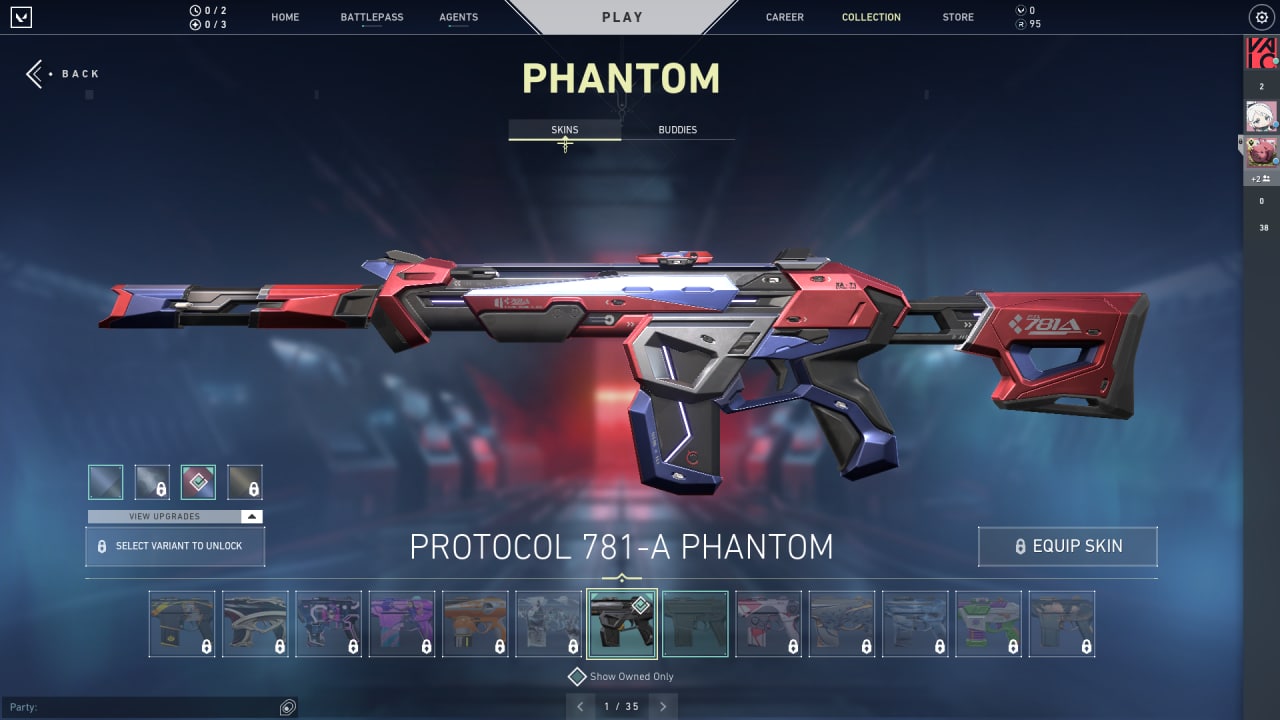Select the locked gold variant swatch

click(245, 481)
